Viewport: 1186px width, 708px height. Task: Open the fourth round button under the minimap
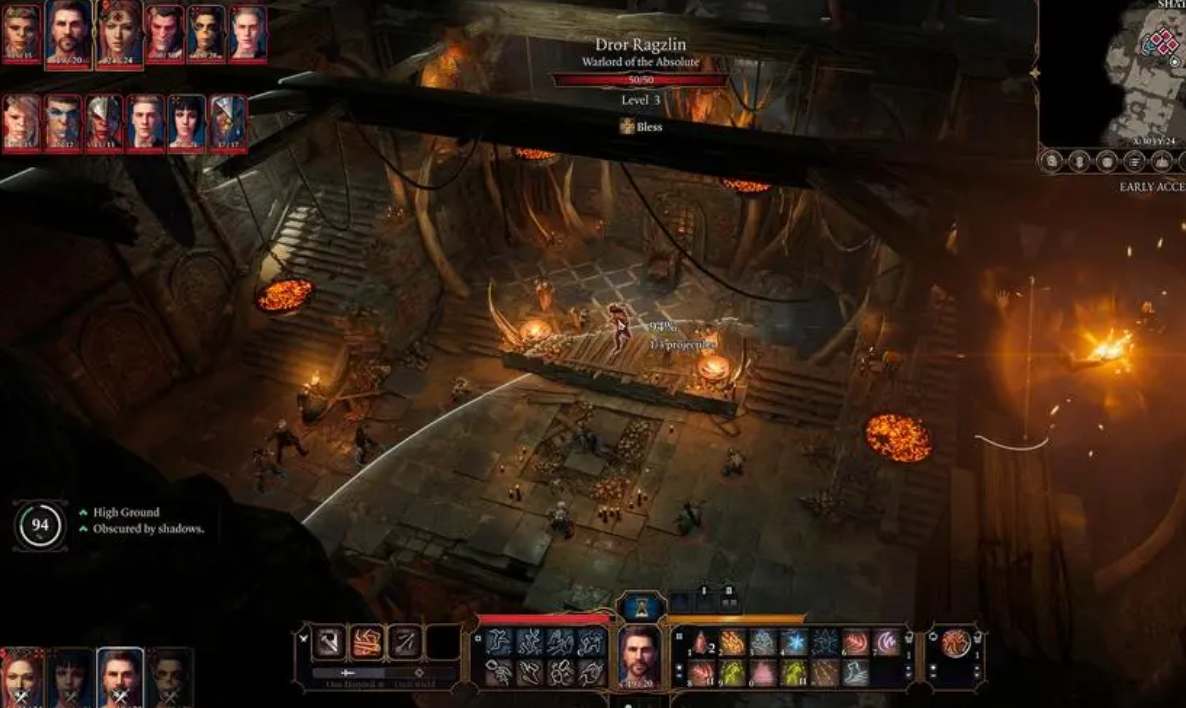1134,161
